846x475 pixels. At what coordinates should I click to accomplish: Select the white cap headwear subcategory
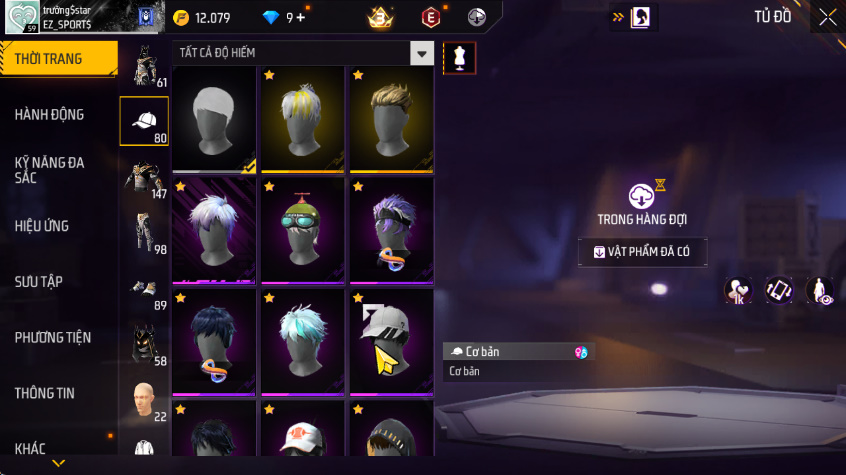point(144,122)
